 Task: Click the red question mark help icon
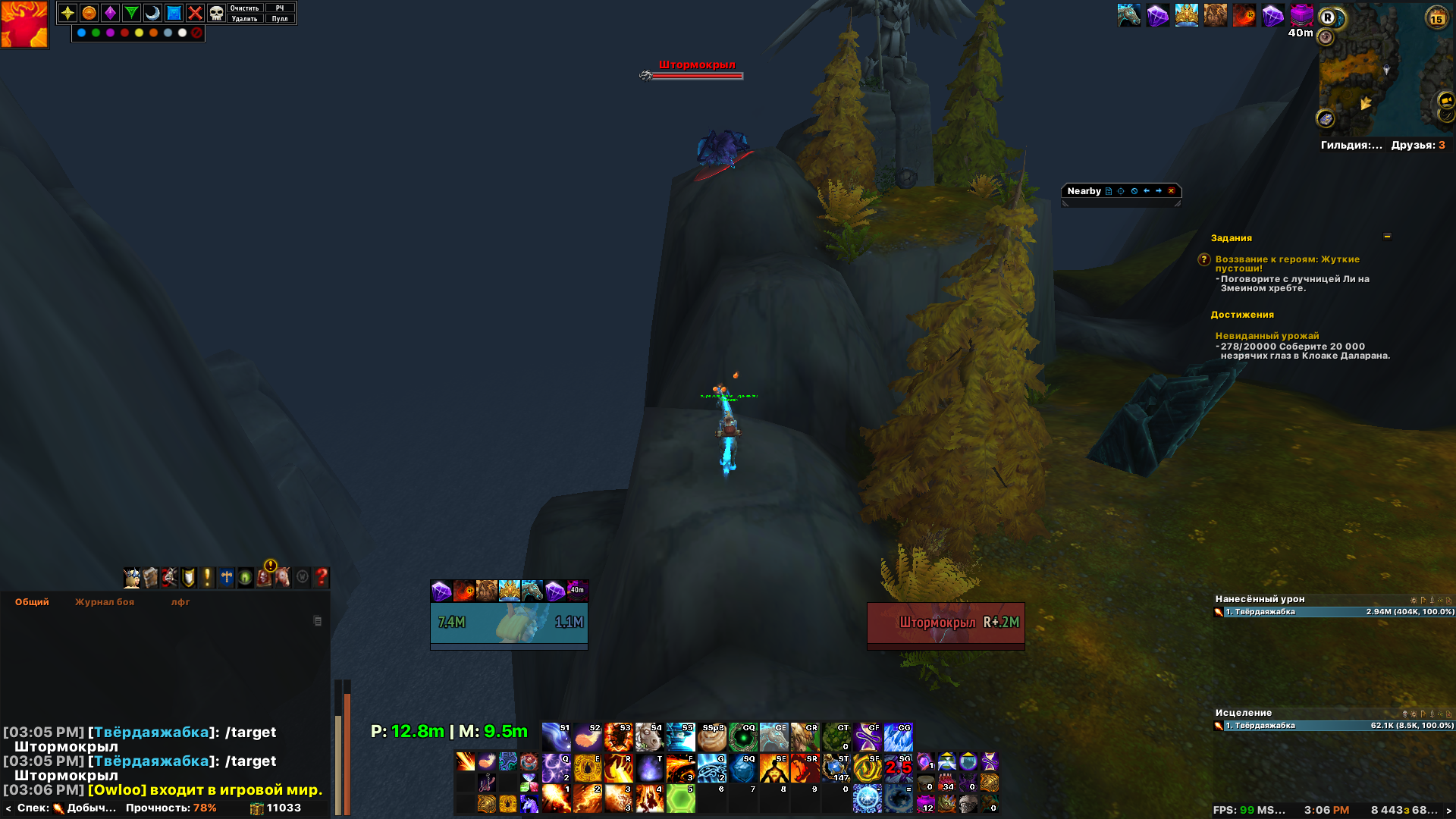[x=322, y=578]
